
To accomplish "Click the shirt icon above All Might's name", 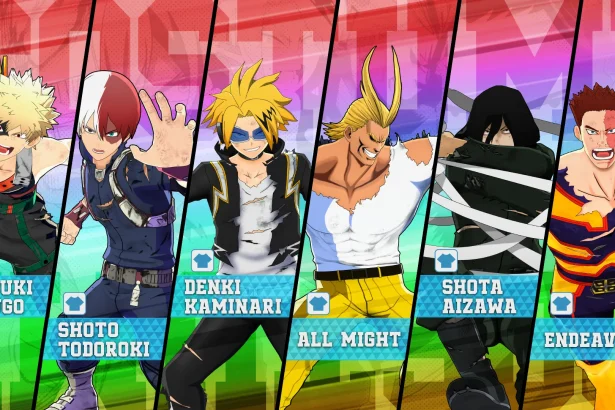I will coord(318,303).
